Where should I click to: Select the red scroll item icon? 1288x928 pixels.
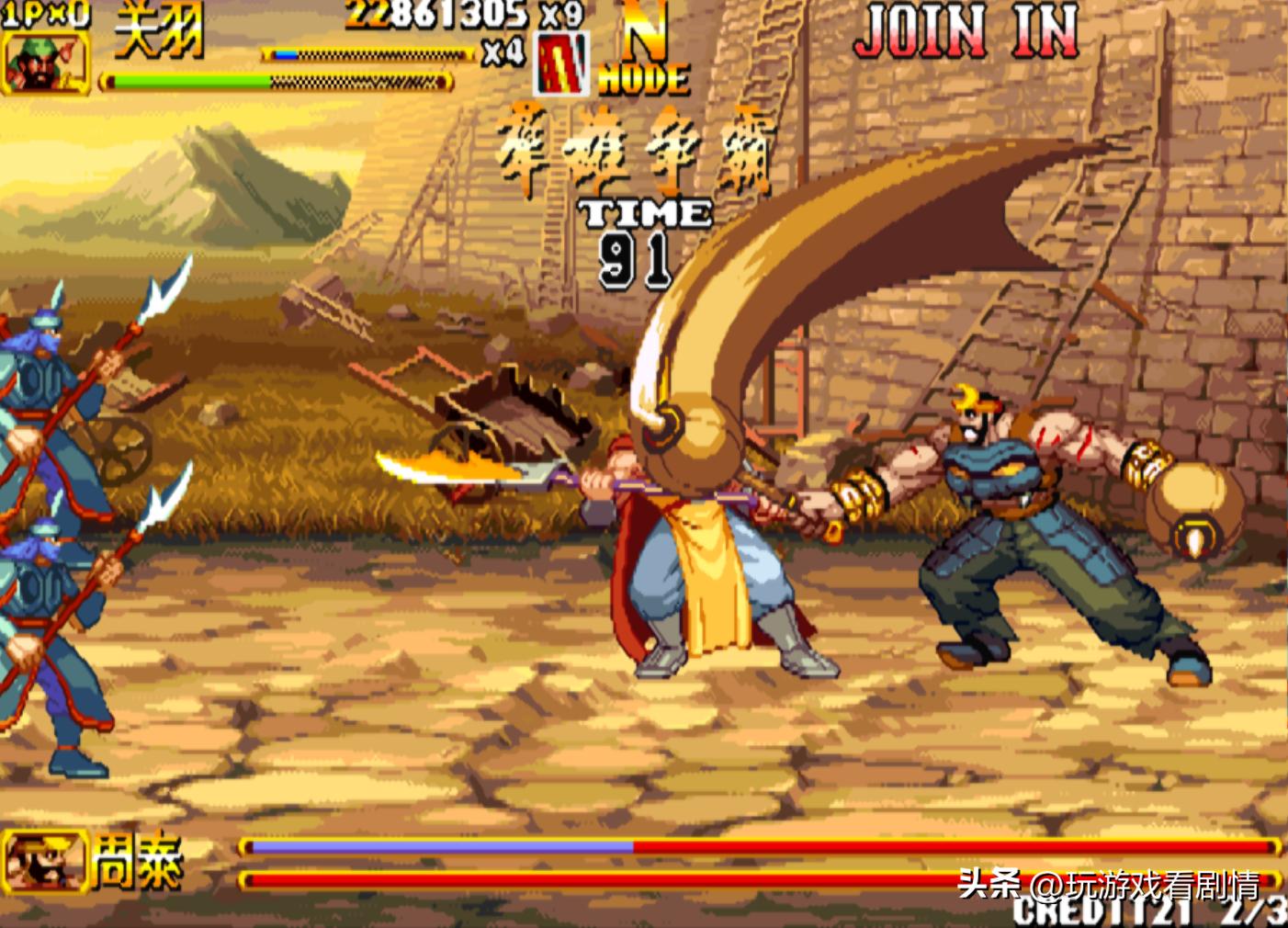[x=561, y=64]
